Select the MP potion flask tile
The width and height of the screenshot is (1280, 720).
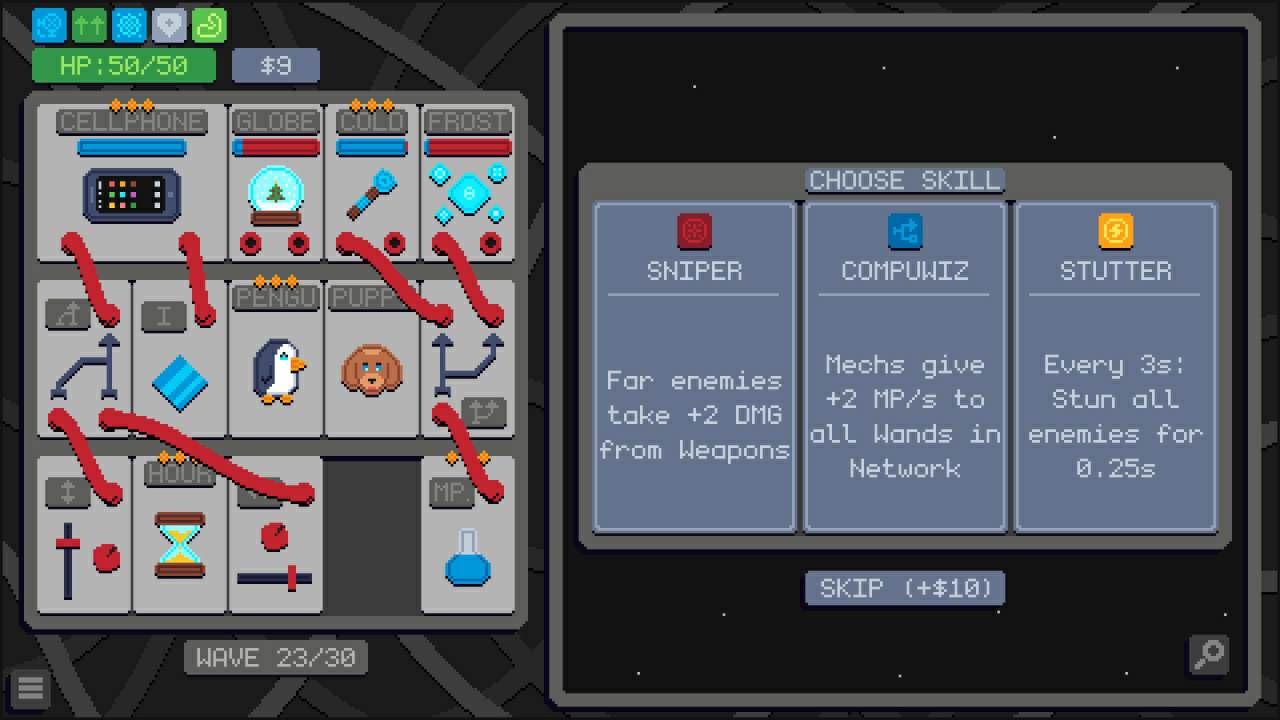pyautogui.click(x=467, y=536)
